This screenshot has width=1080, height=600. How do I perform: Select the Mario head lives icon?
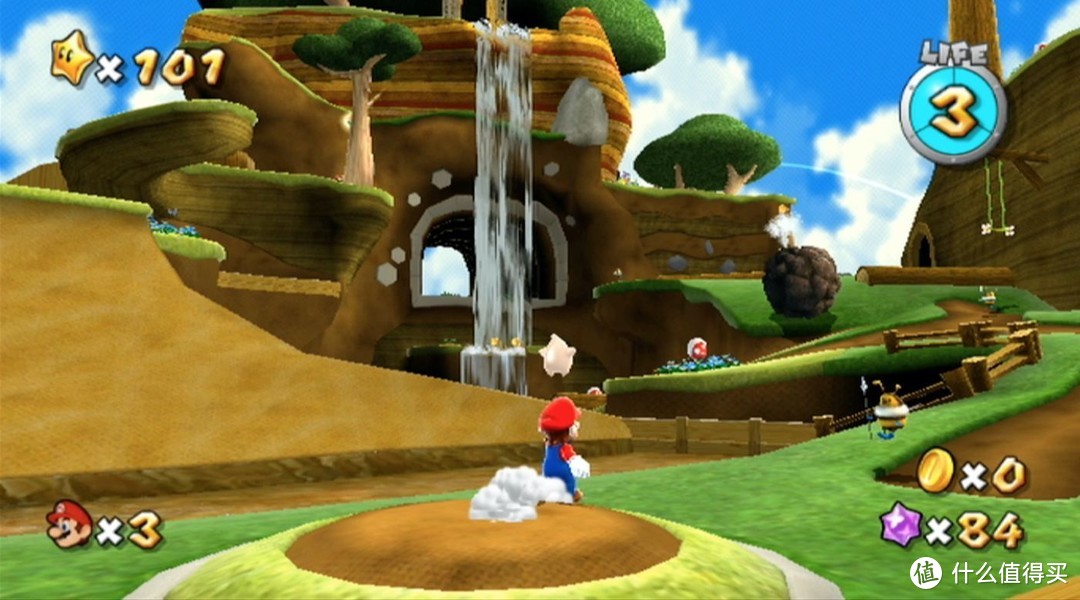(69, 525)
